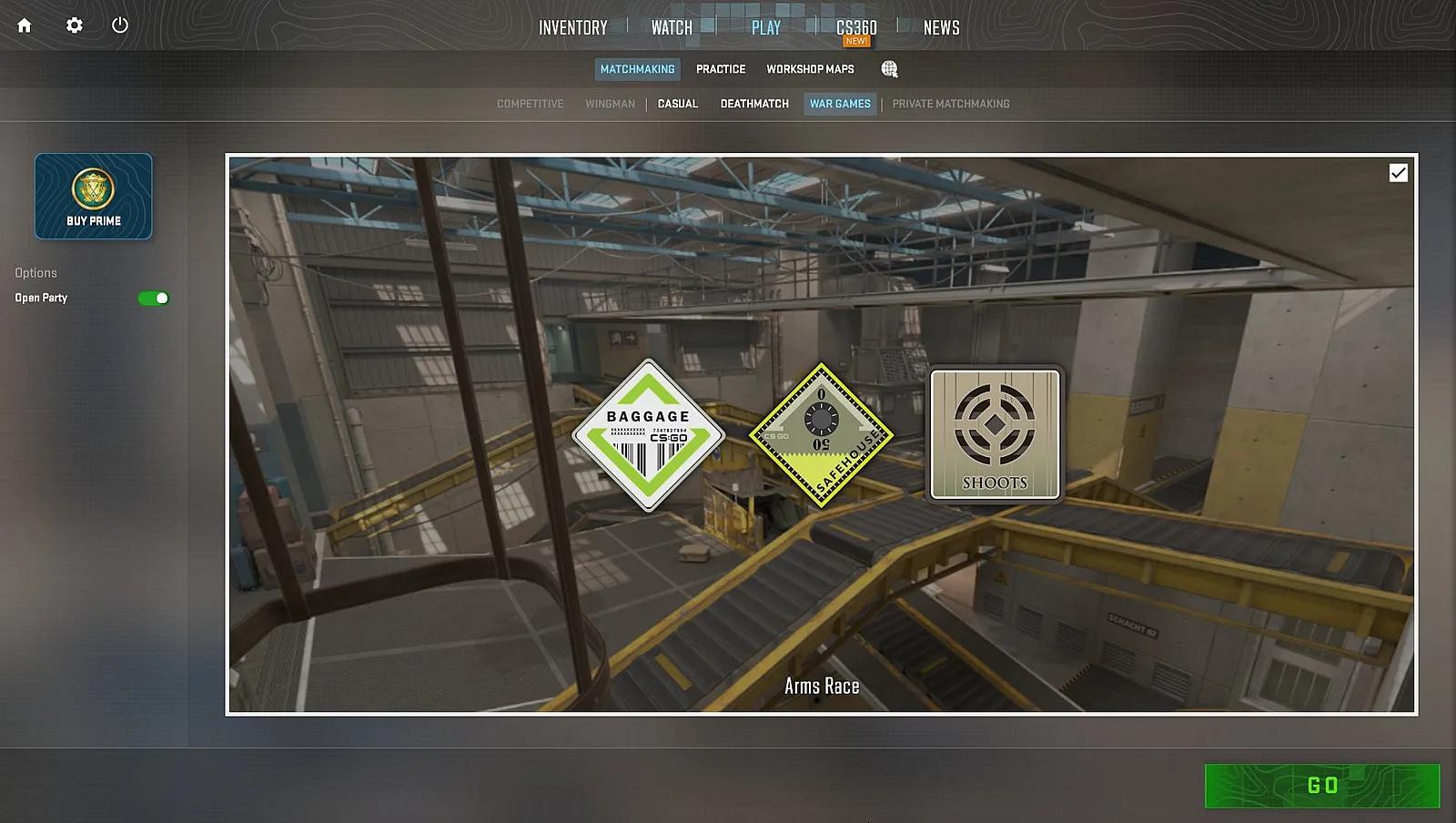Click the home icon in top left
Viewport: 1456px width, 823px height.
[x=24, y=25]
